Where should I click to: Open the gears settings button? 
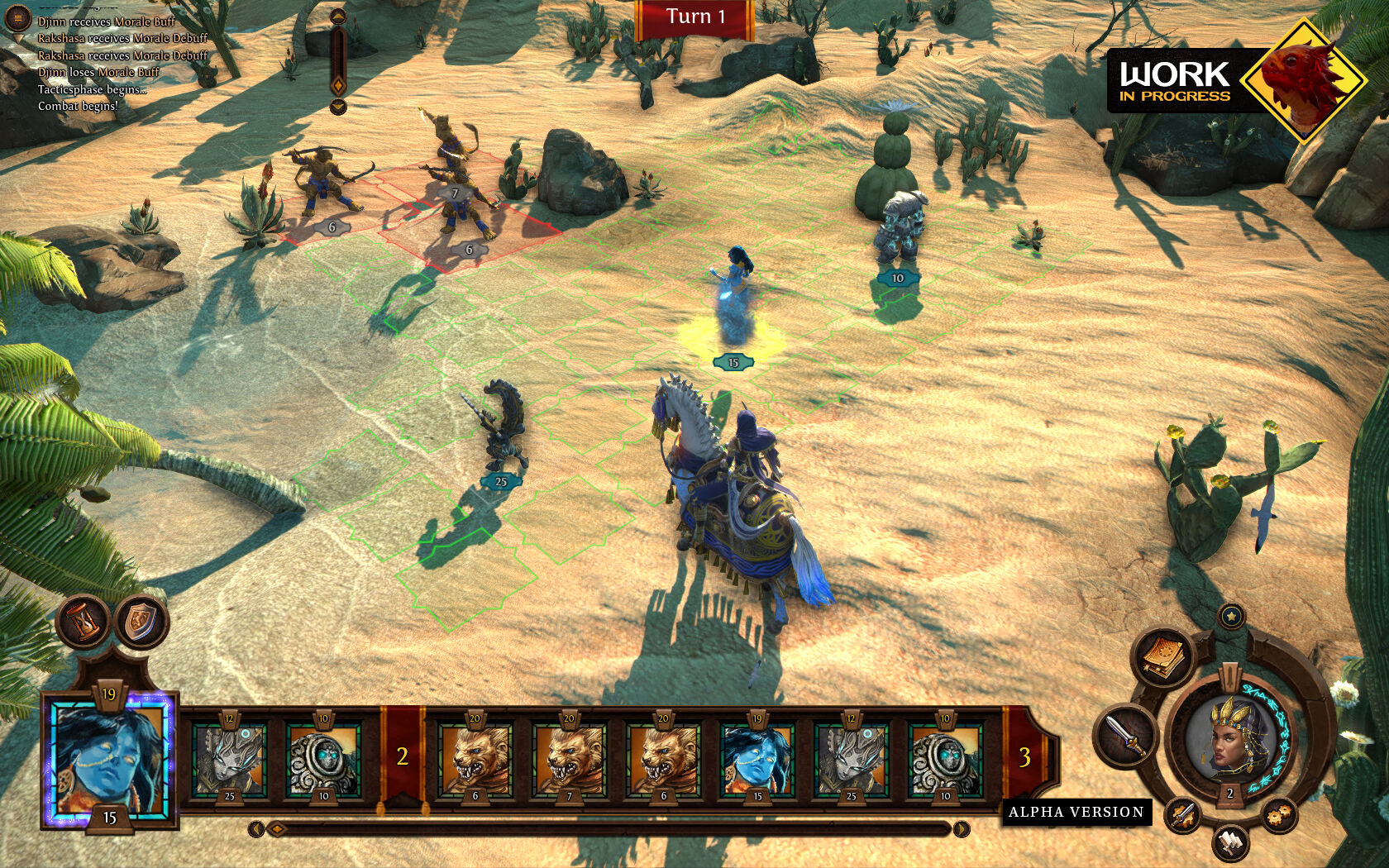1278,815
